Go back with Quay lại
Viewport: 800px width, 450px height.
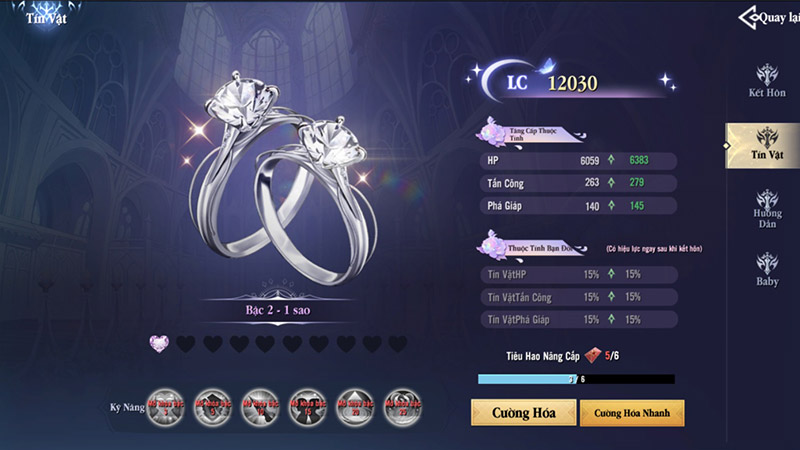(769, 17)
